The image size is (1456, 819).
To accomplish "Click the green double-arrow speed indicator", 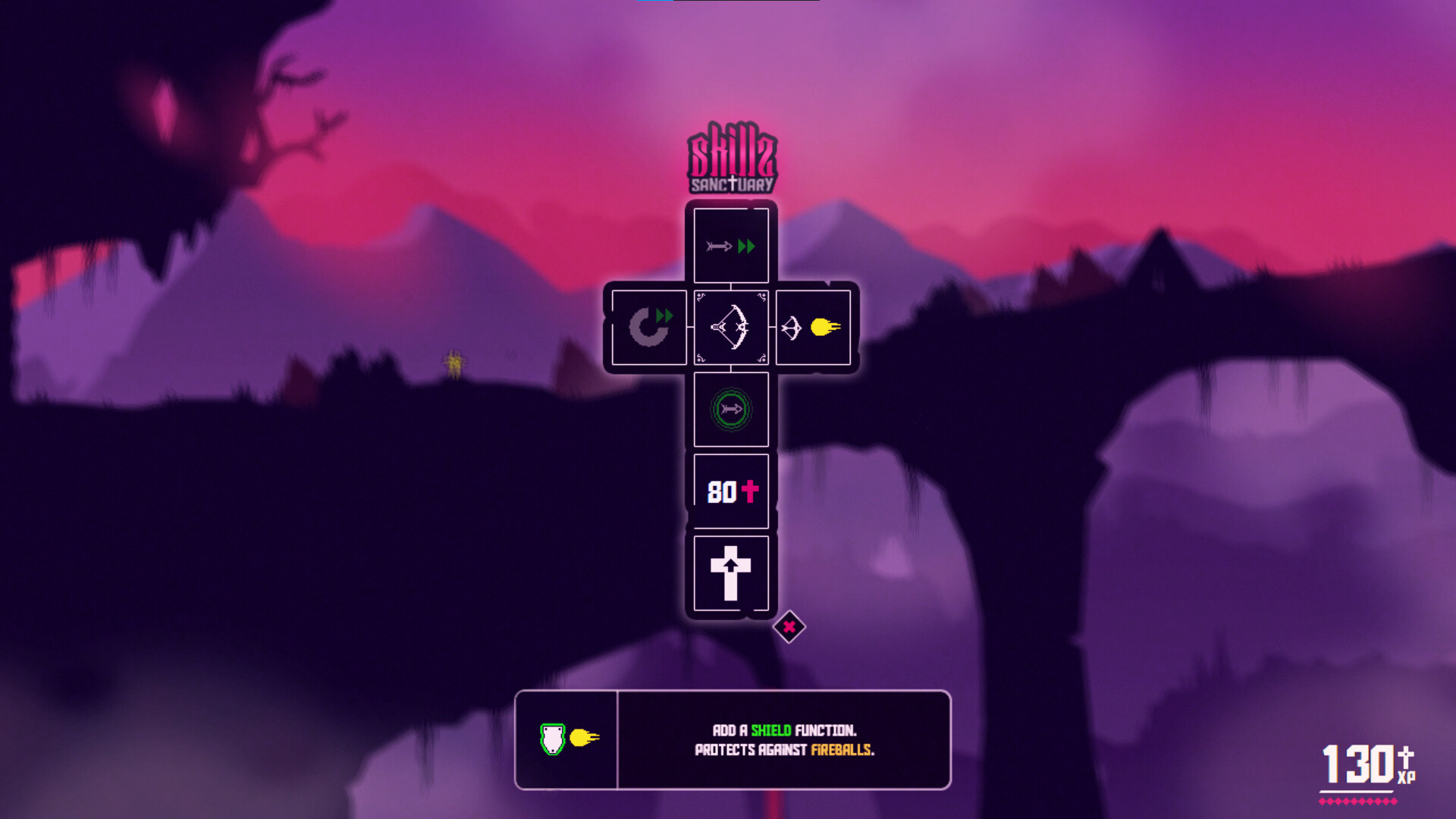I will [x=745, y=245].
